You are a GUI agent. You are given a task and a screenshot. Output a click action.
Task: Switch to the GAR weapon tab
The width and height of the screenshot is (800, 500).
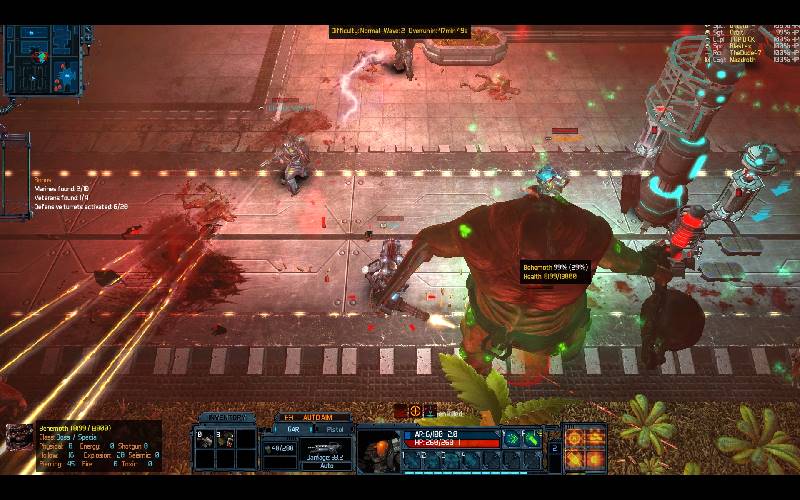(x=293, y=429)
